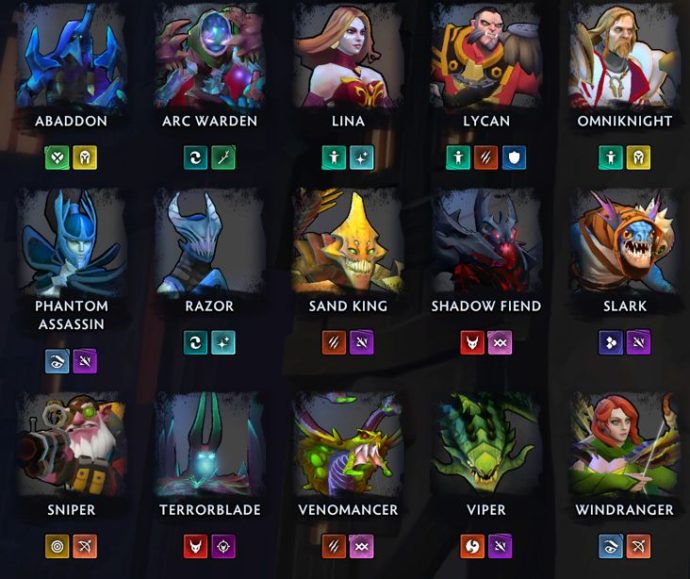Click Viper's red swirl alliance icon
Viewport: 690px width, 579px height.
coord(472,546)
